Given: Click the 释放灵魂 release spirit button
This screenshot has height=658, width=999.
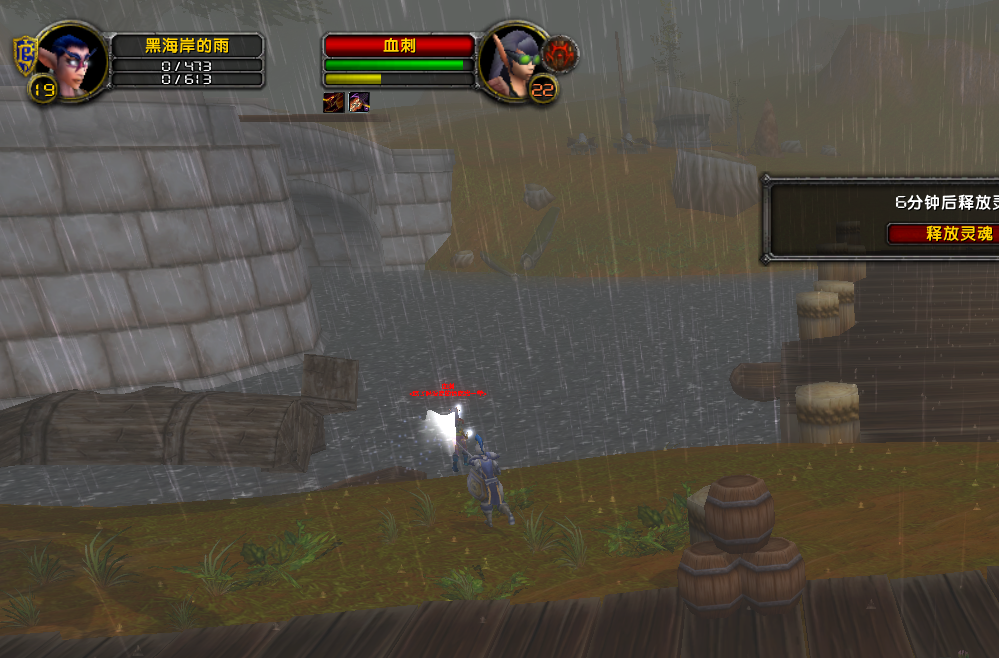Looking at the screenshot, I should click(x=943, y=234).
